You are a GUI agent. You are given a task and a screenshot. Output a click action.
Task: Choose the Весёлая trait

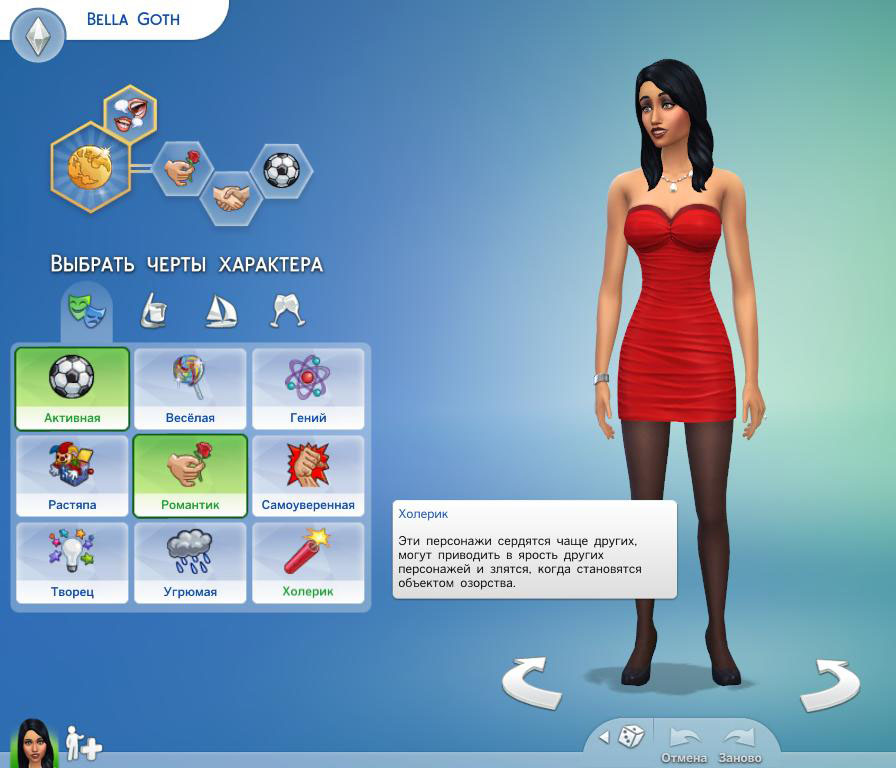[x=190, y=388]
